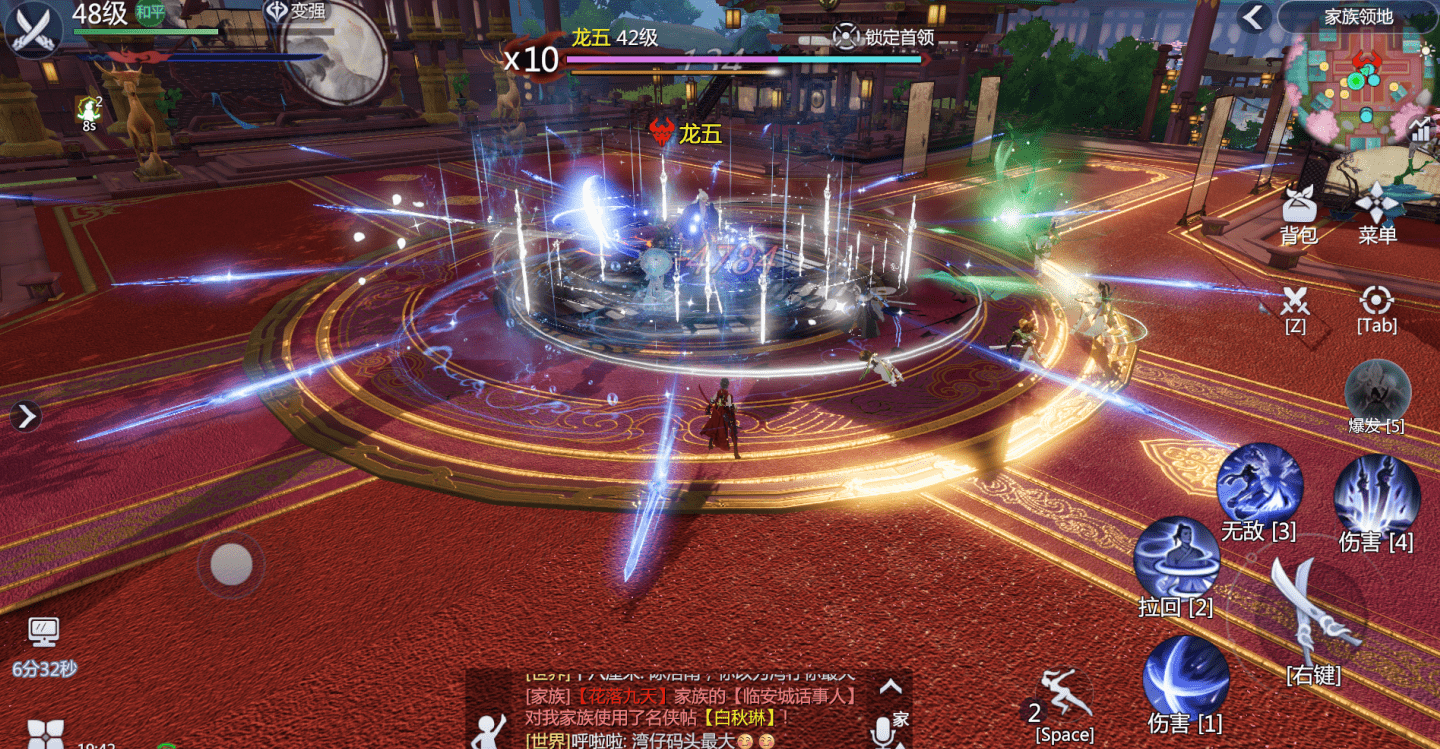Cast the 伤害 [1] damage skill
This screenshot has width=1440, height=749.
pyautogui.click(x=1186, y=679)
